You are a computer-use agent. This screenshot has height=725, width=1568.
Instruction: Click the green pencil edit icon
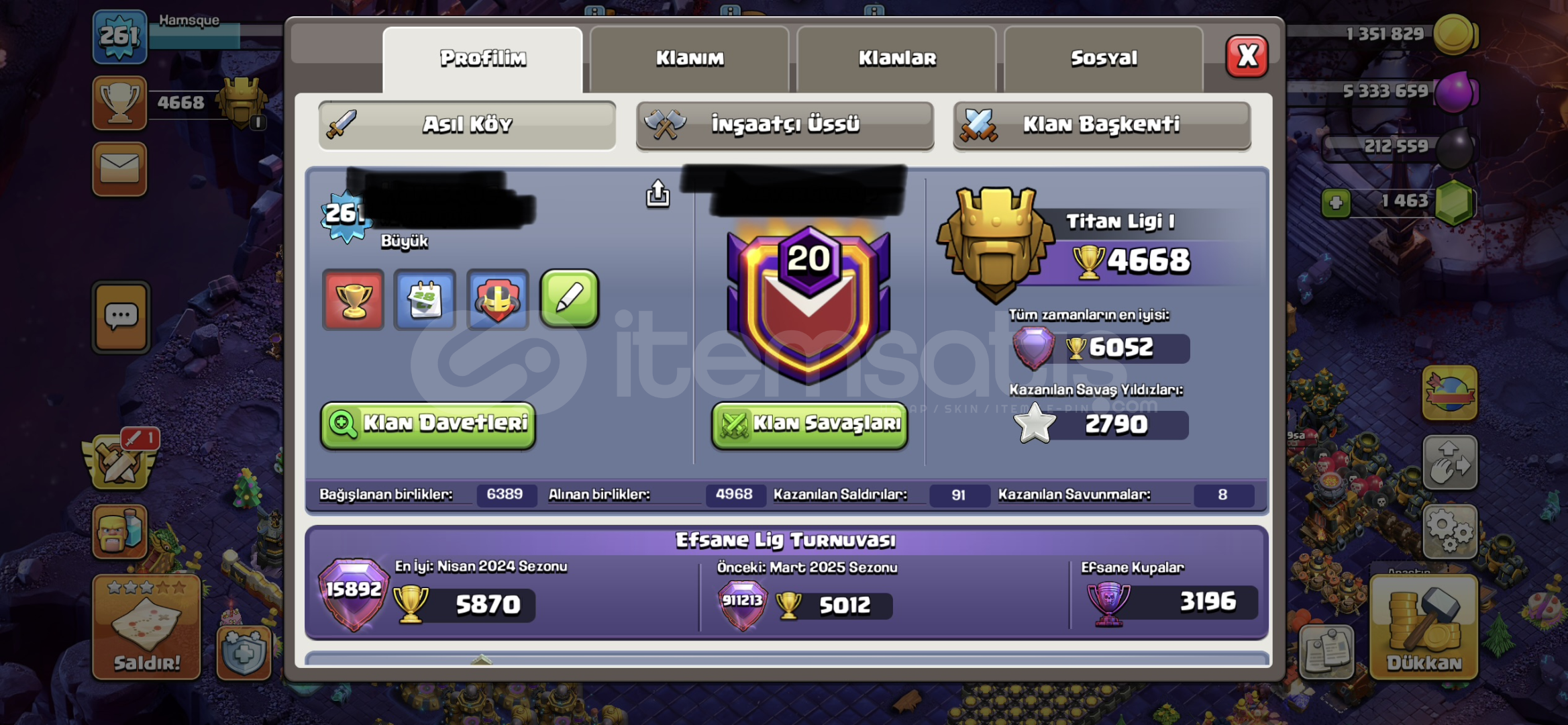570,300
